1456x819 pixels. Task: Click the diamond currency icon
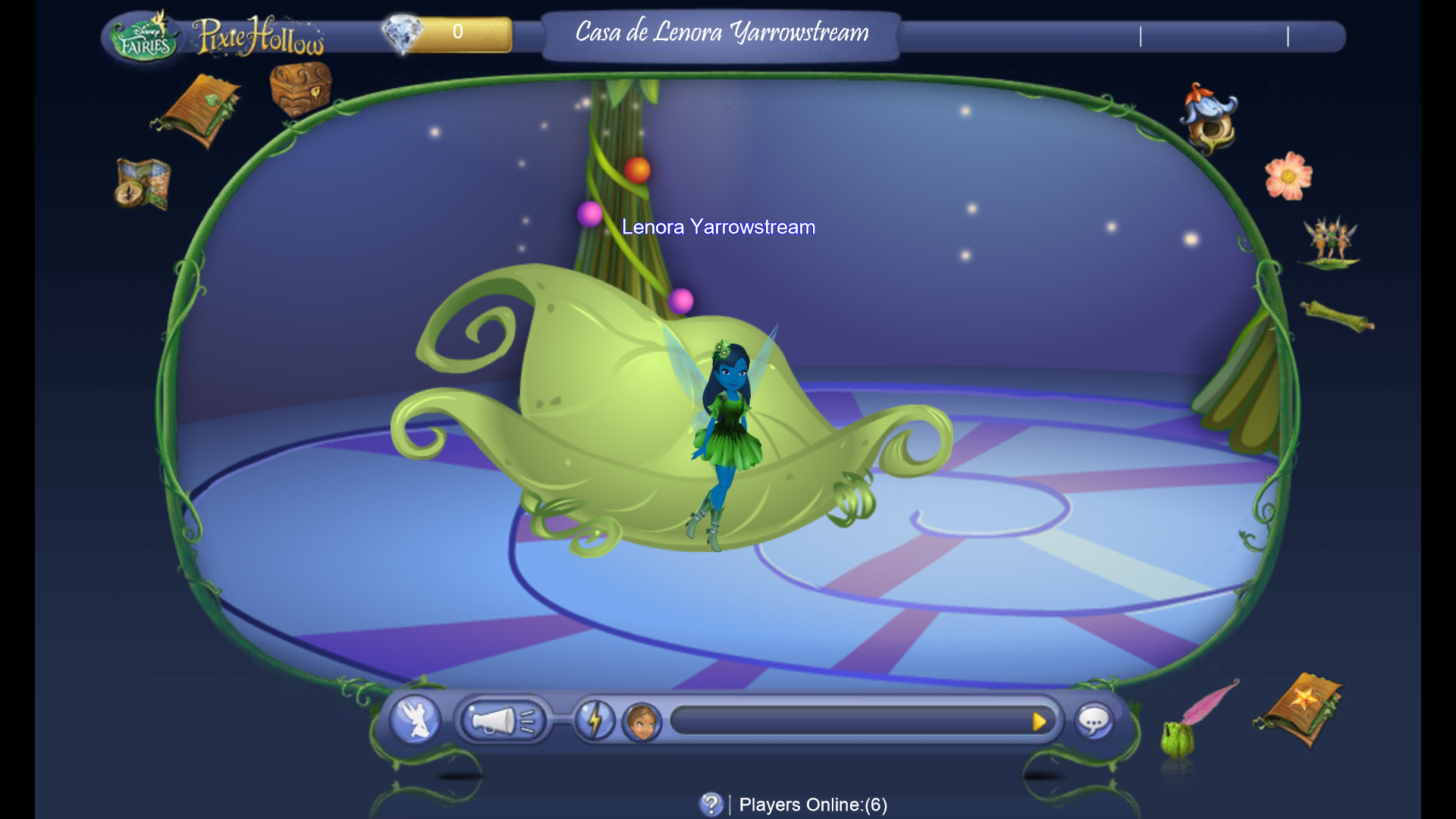point(402,33)
